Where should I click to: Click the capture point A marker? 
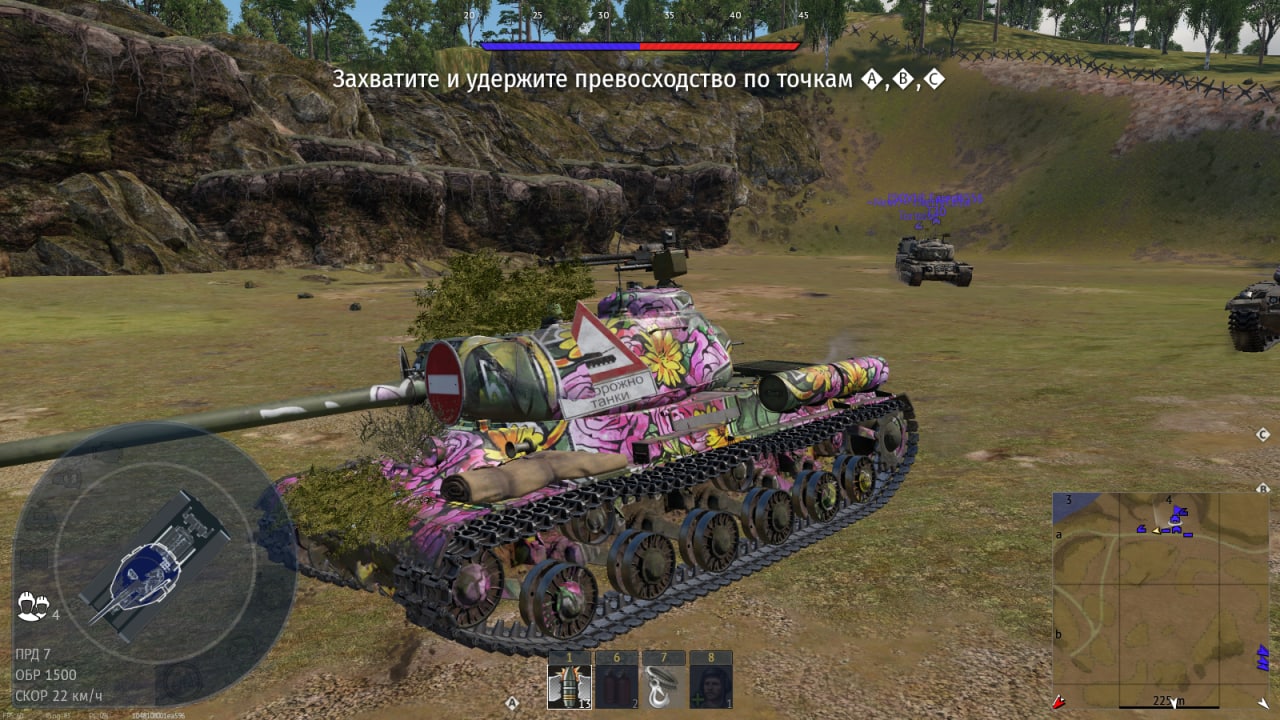(512, 703)
